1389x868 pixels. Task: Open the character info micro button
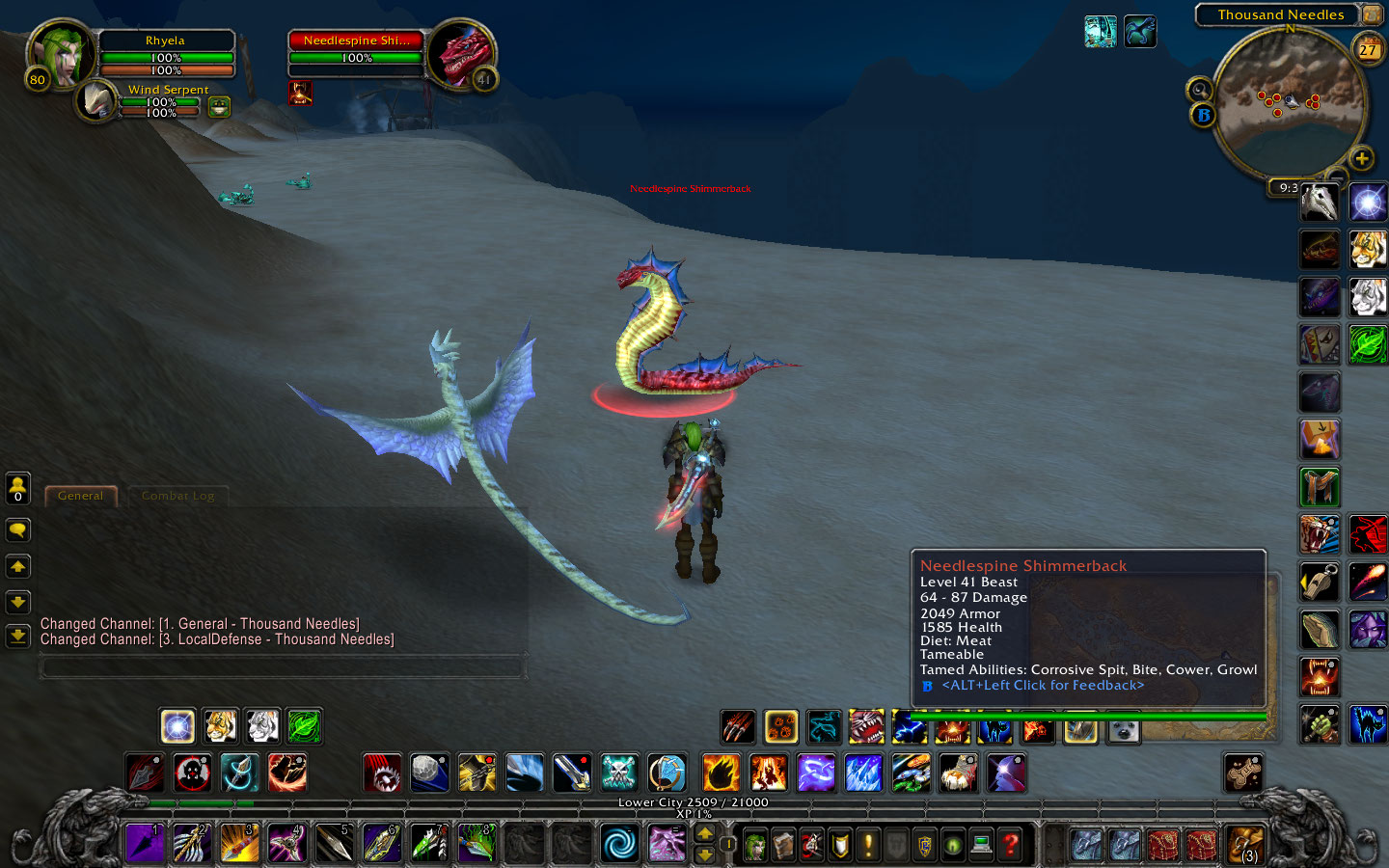755,846
